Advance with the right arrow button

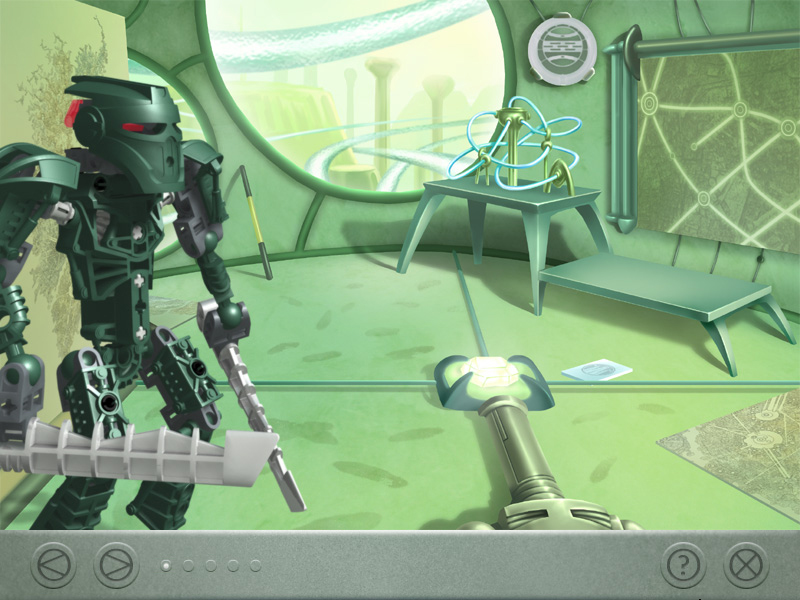116,565
